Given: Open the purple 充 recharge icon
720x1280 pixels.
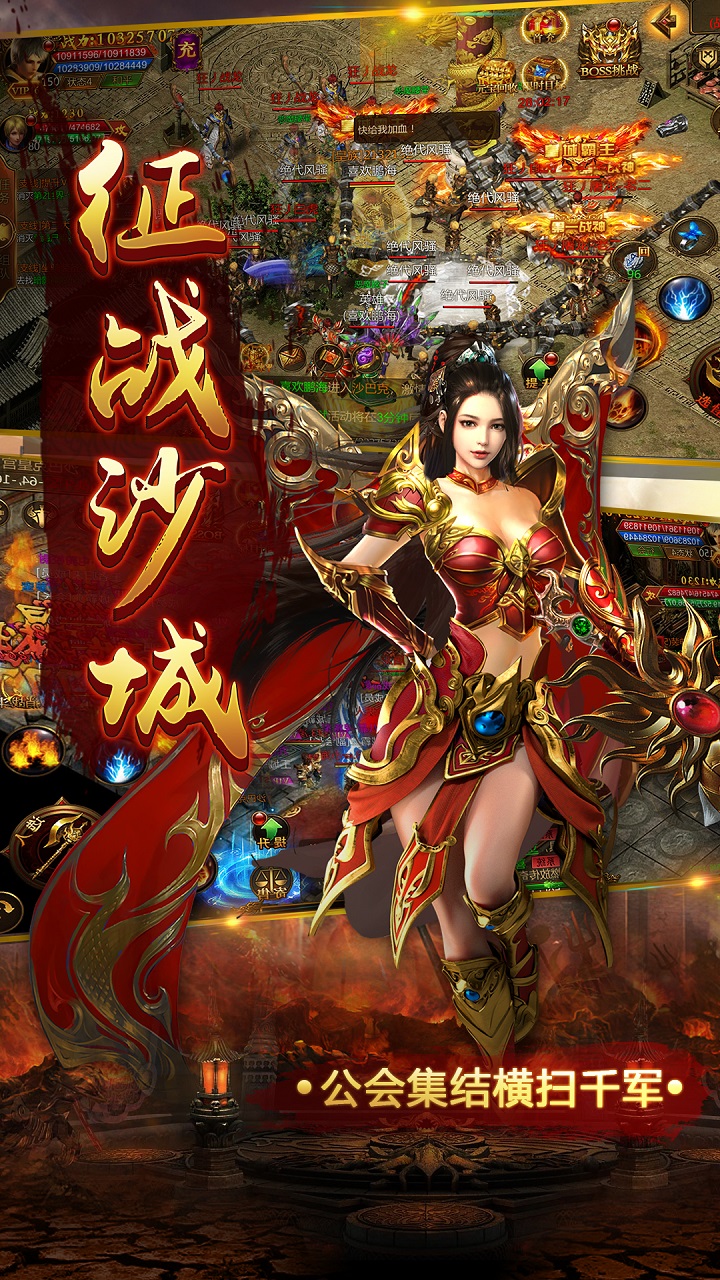Looking at the screenshot, I should (186, 50).
